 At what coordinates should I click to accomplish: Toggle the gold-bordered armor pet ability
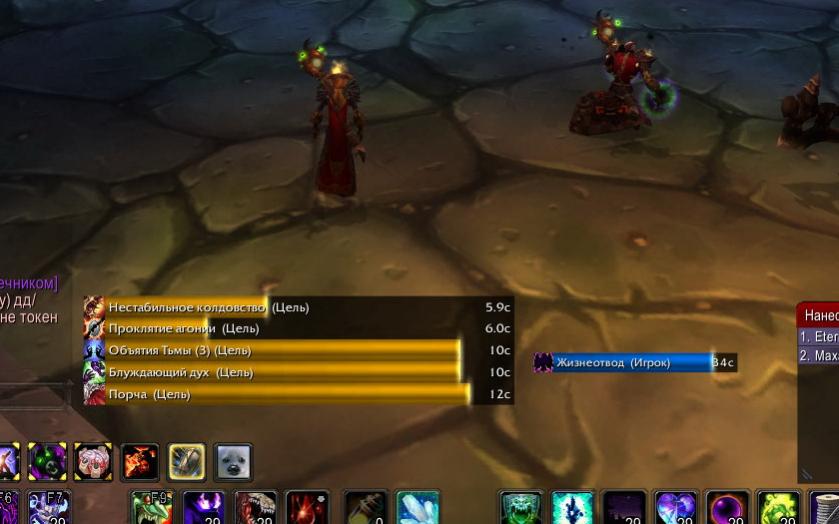(187, 462)
